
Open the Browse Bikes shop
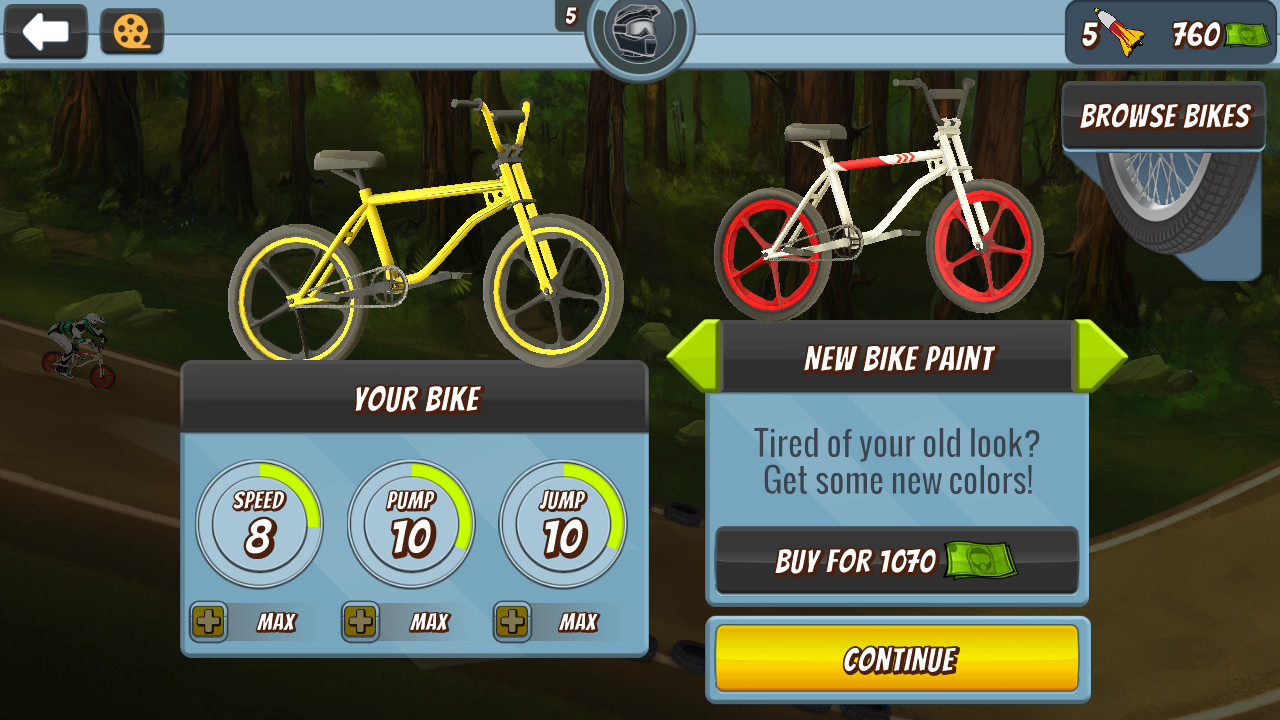tap(1164, 117)
